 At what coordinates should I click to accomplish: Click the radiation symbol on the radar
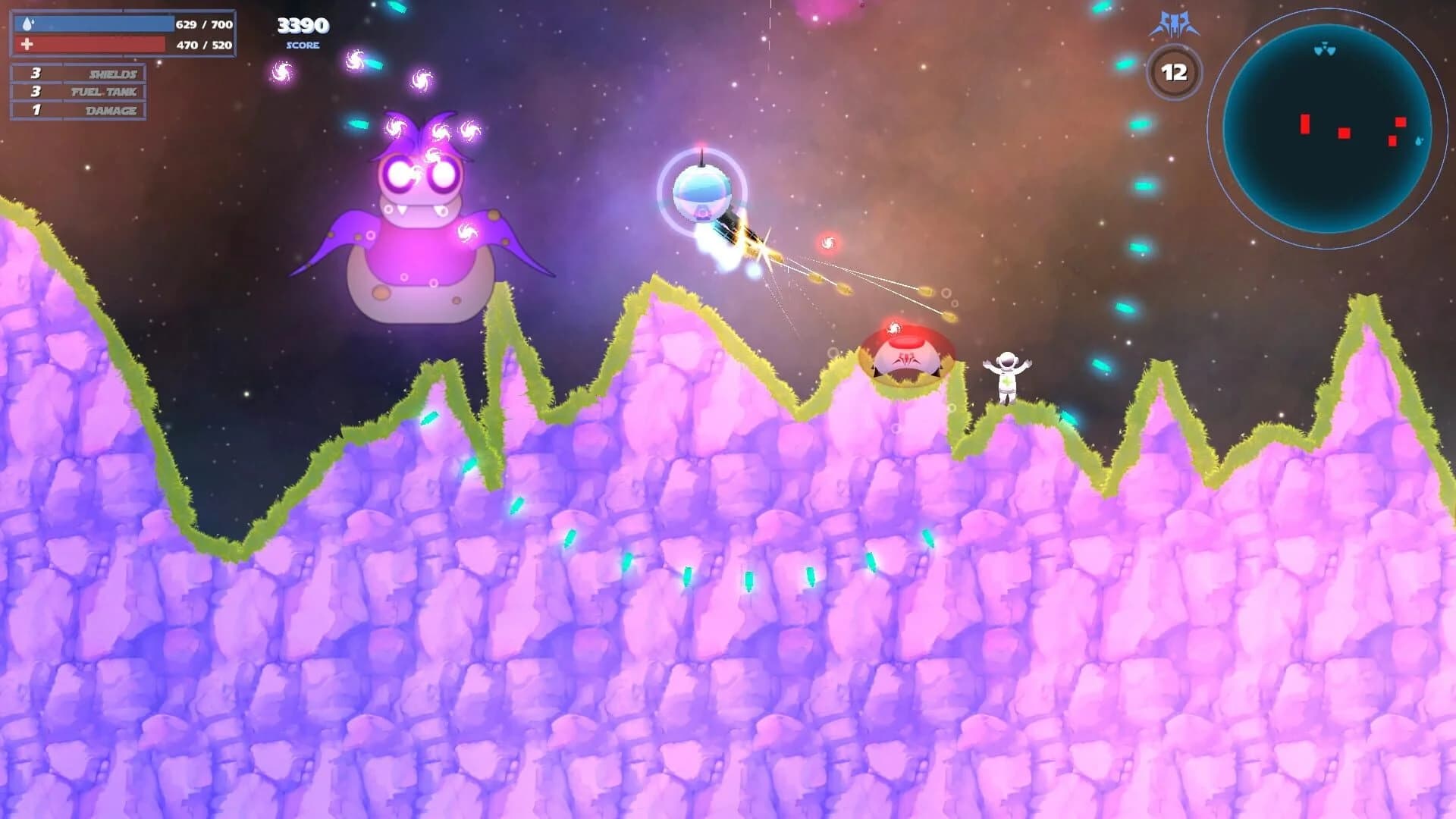[1325, 48]
